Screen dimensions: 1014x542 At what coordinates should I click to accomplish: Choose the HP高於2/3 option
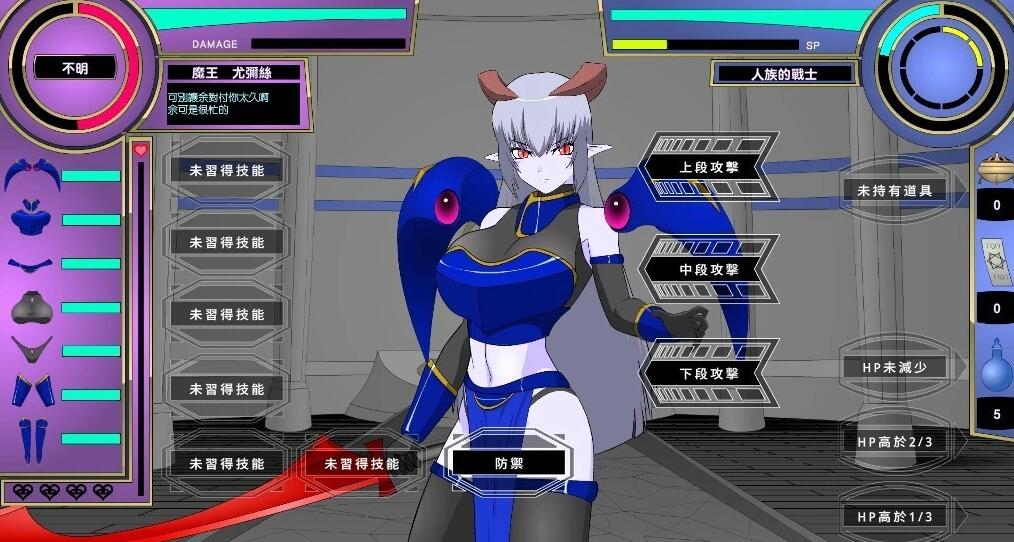(894, 441)
